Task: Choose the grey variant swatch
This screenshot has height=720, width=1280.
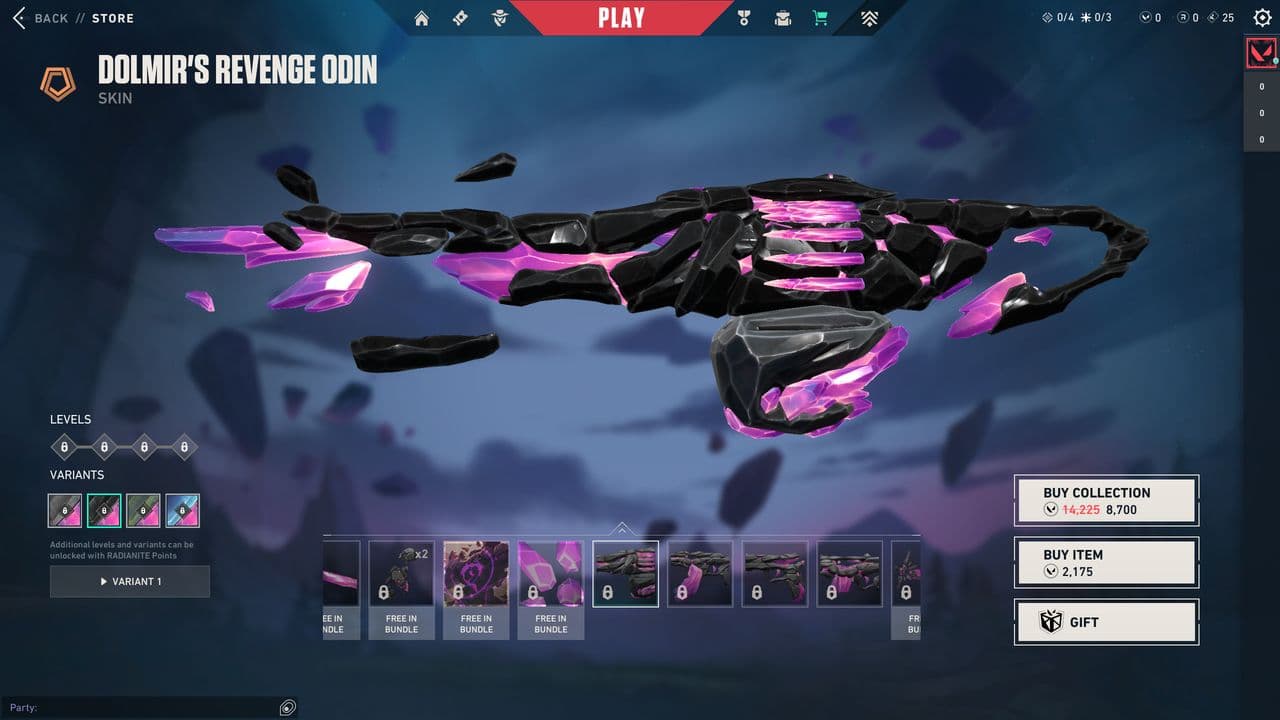Action: click(65, 510)
